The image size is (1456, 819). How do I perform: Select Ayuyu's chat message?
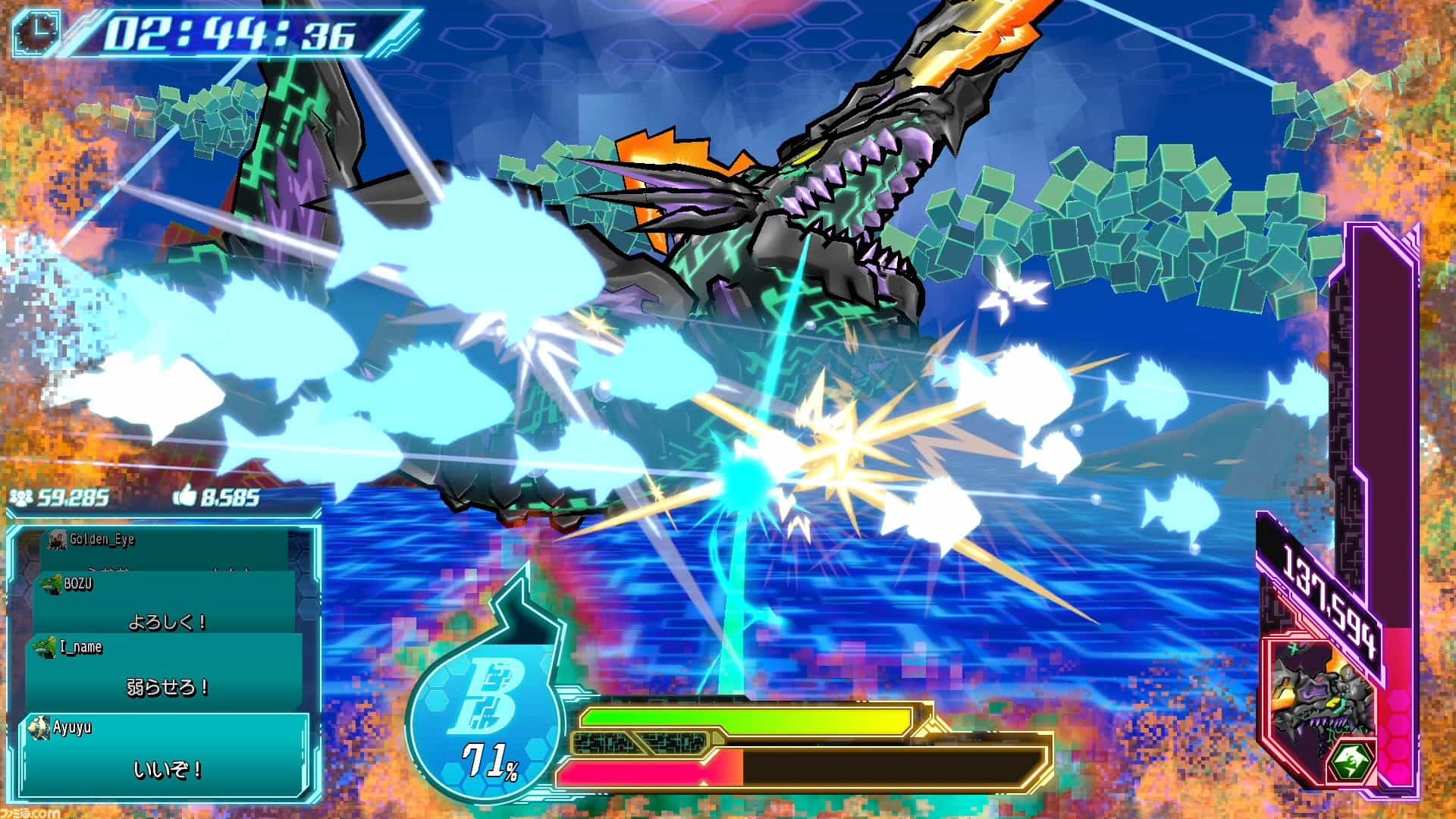click(167, 751)
